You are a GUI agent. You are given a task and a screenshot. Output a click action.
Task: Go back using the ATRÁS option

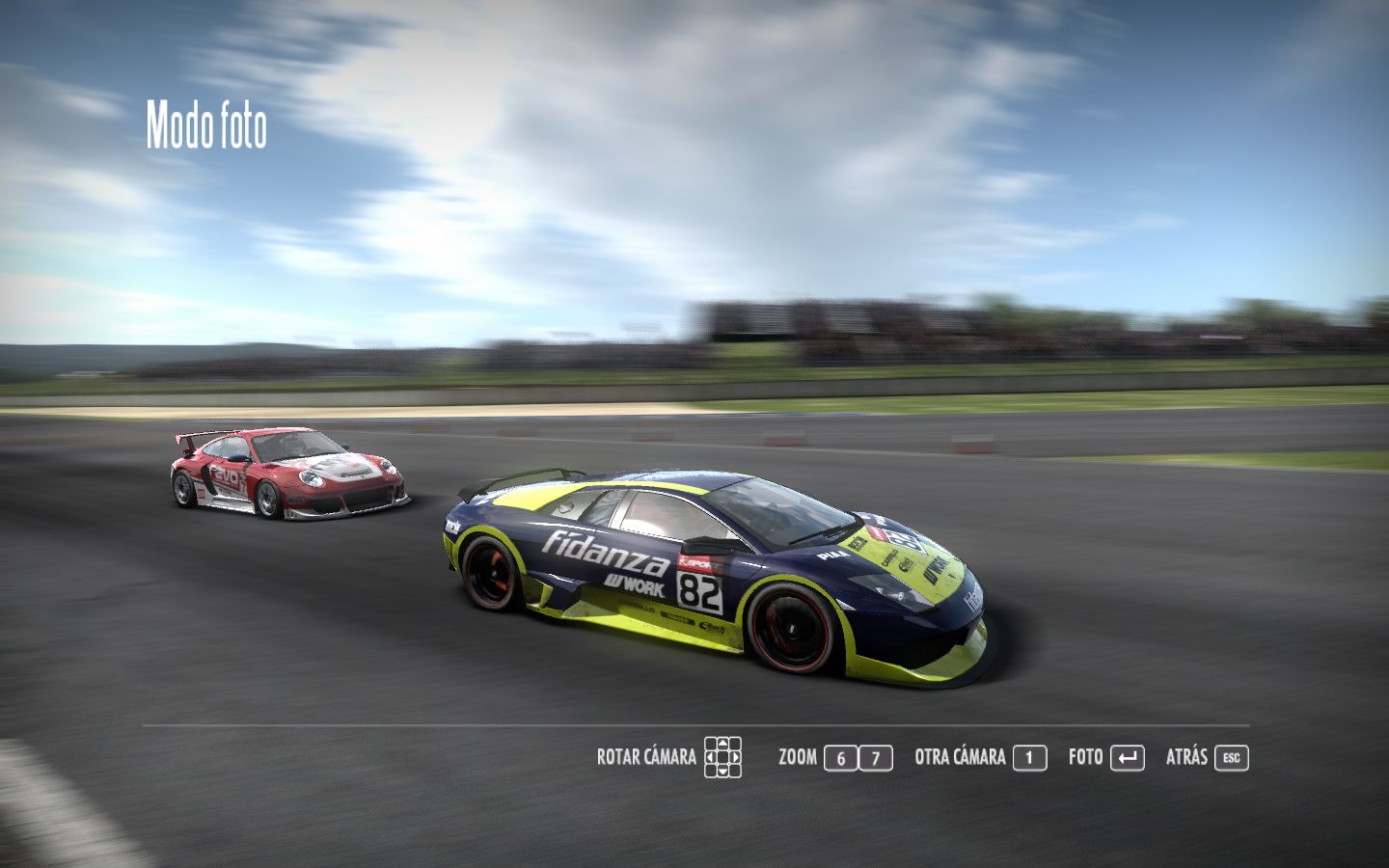coord(1207,757)
